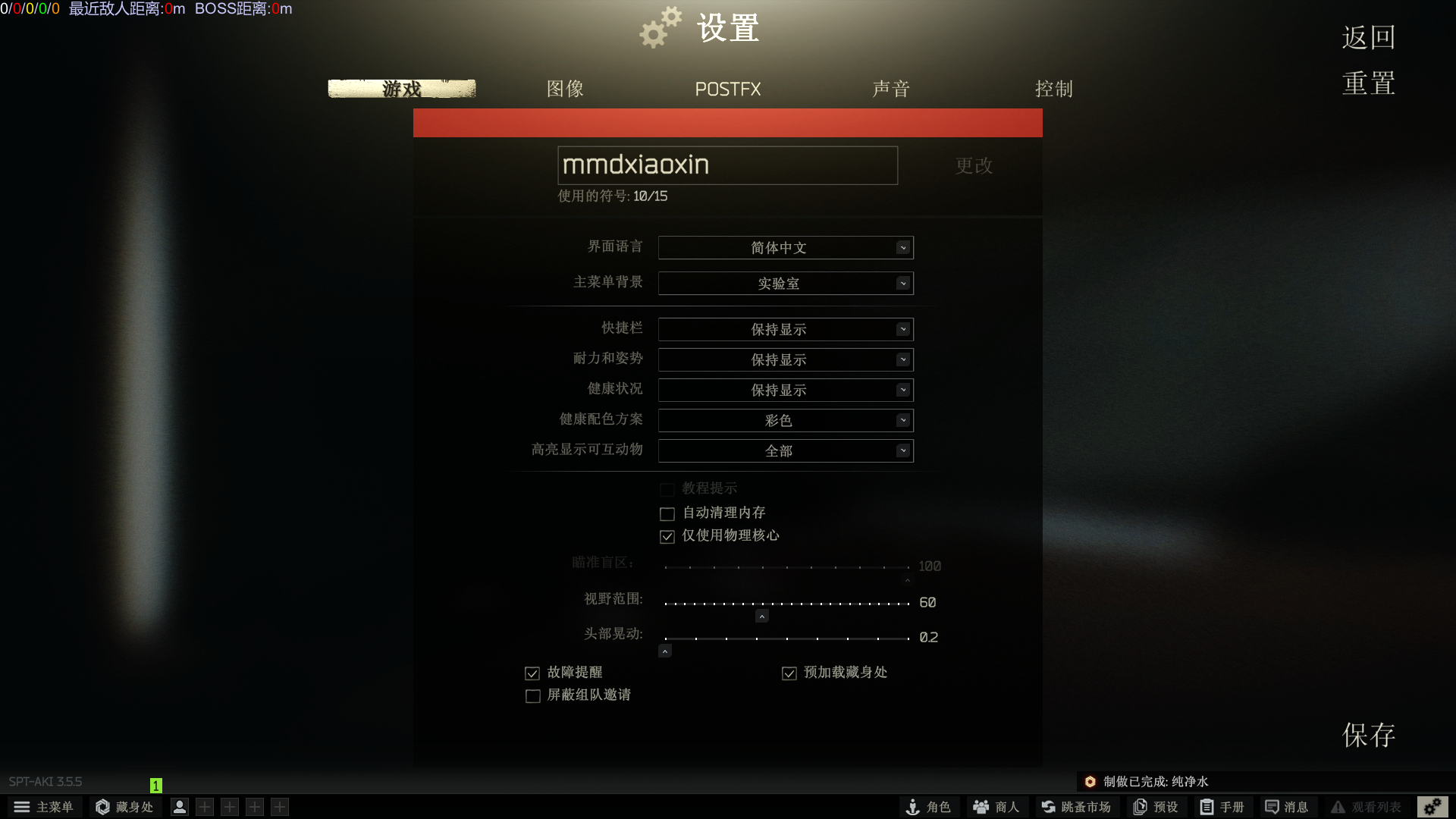
Task: Uncheck 仅使用物理核心 option
Action: tap(667, 536)
